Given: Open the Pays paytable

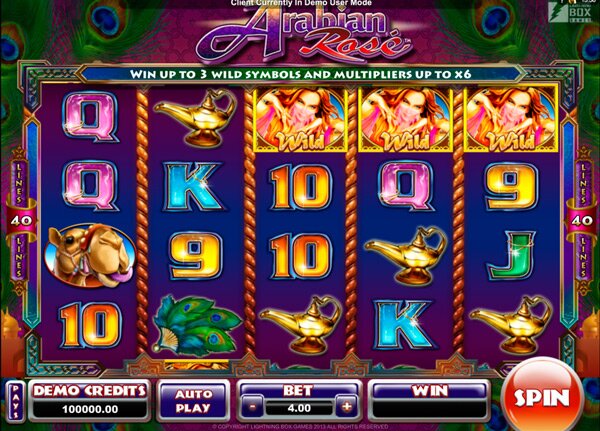Looking at the screenshot, I should pos(15,399).
